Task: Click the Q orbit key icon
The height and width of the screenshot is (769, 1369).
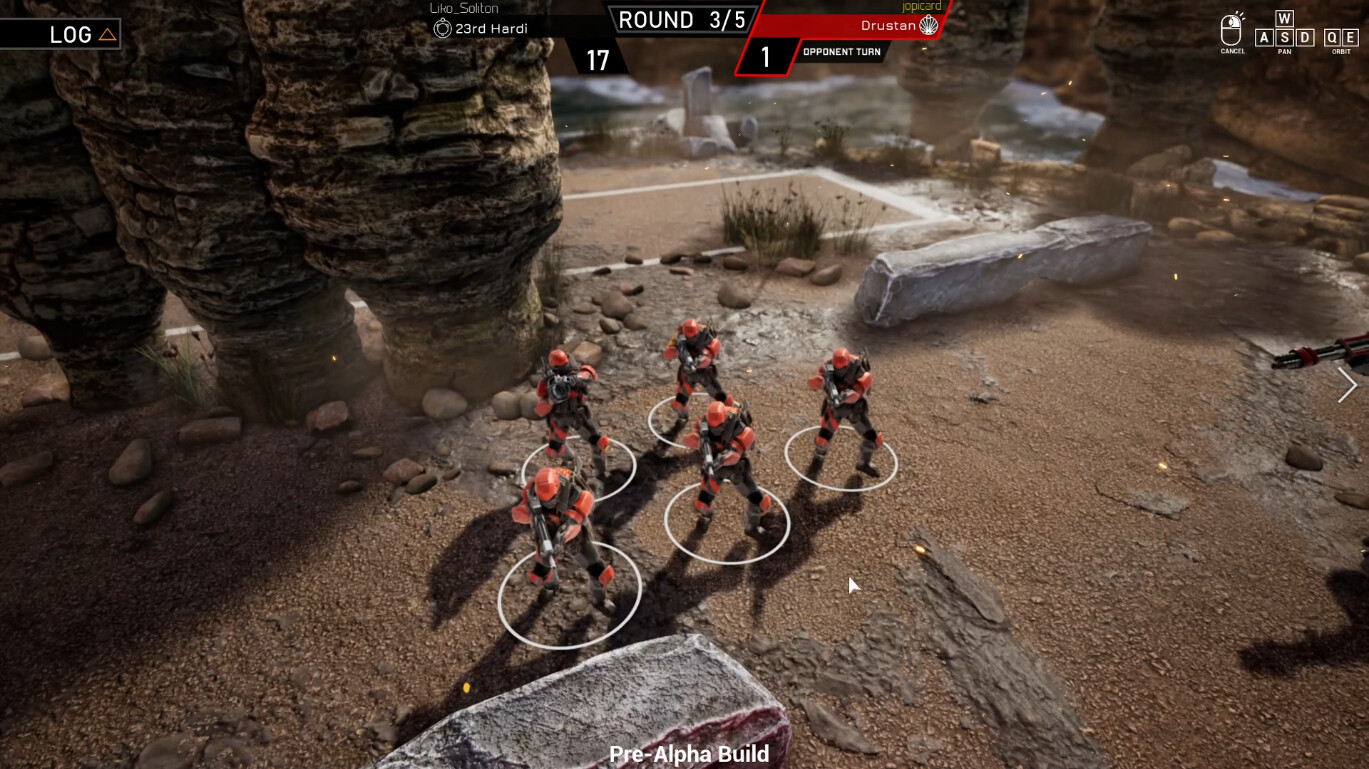Action: coord(1334,37)
